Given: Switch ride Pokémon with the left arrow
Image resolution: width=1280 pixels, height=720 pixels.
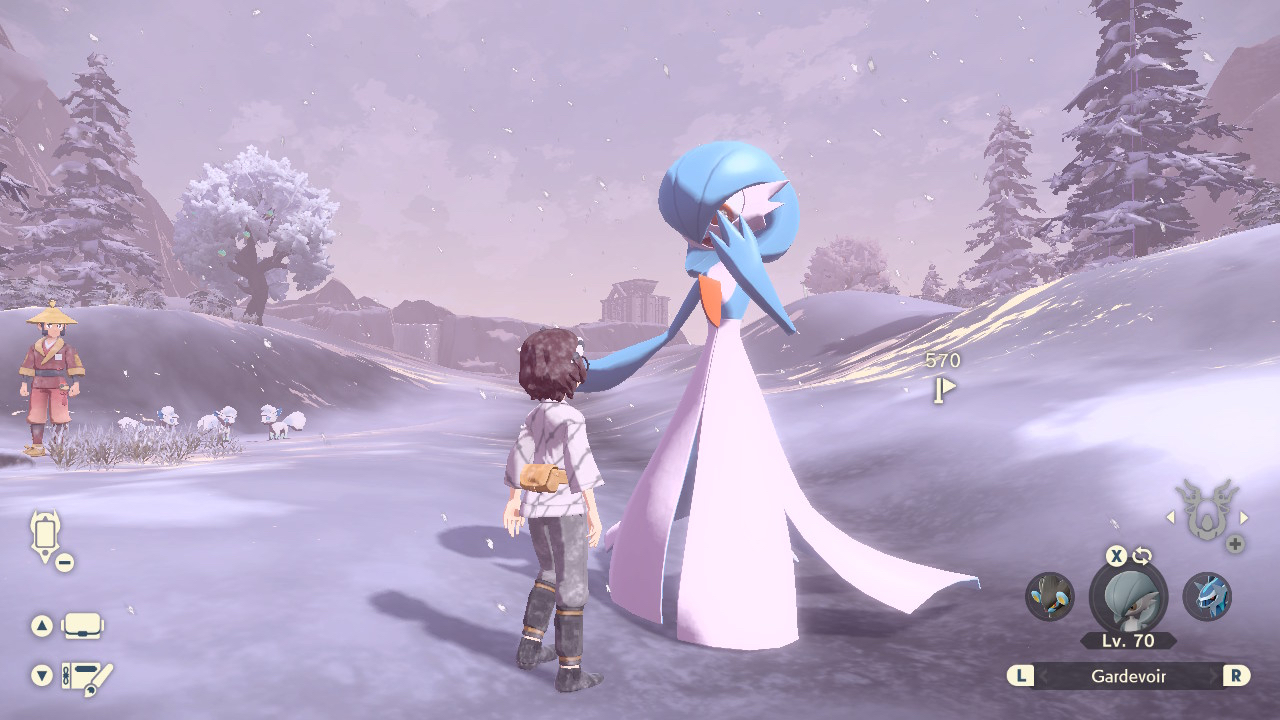Looking at the screenshot, I should [1170, 517].
